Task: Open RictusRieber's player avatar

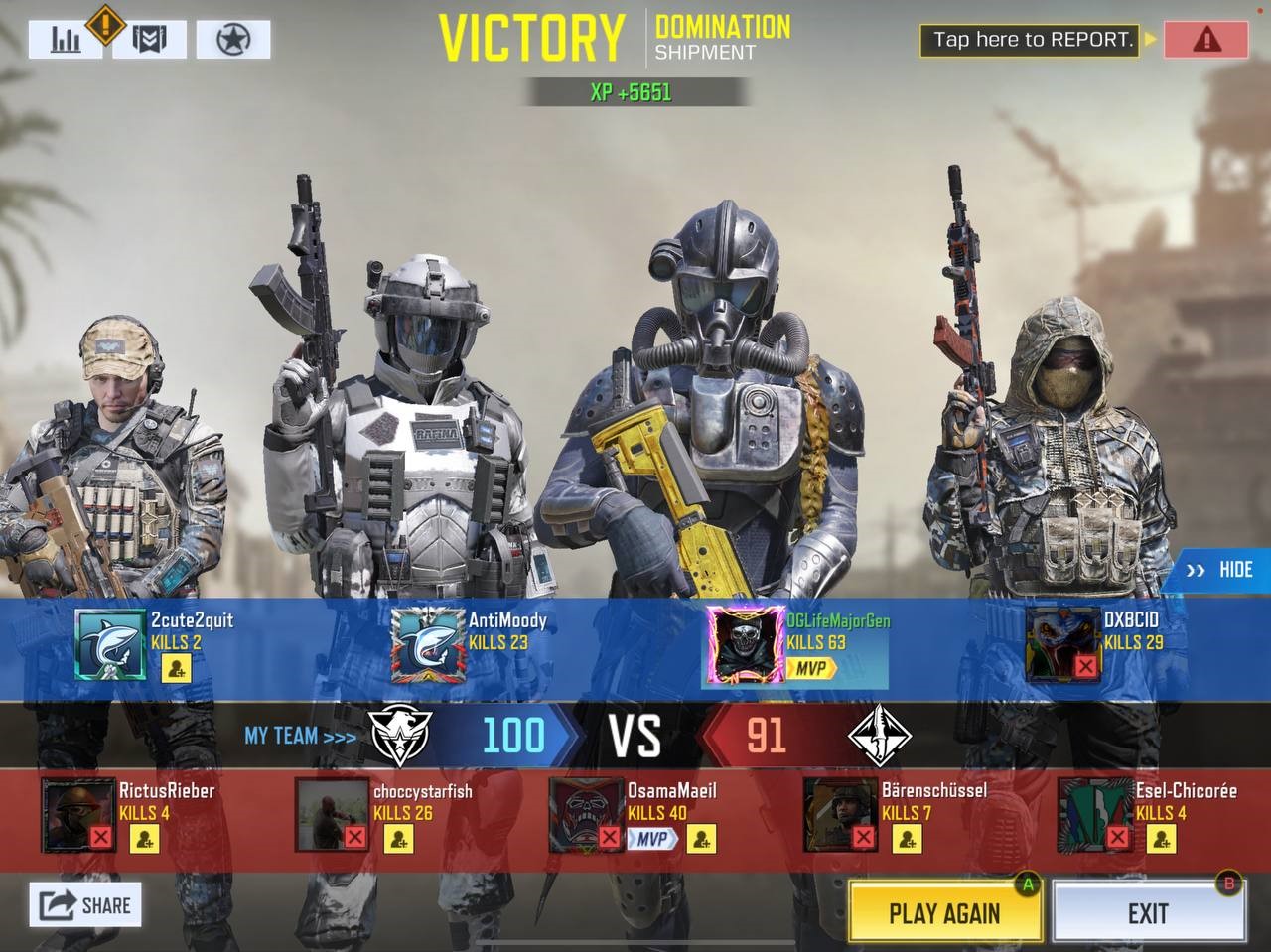Action: (x=77, y=815)
